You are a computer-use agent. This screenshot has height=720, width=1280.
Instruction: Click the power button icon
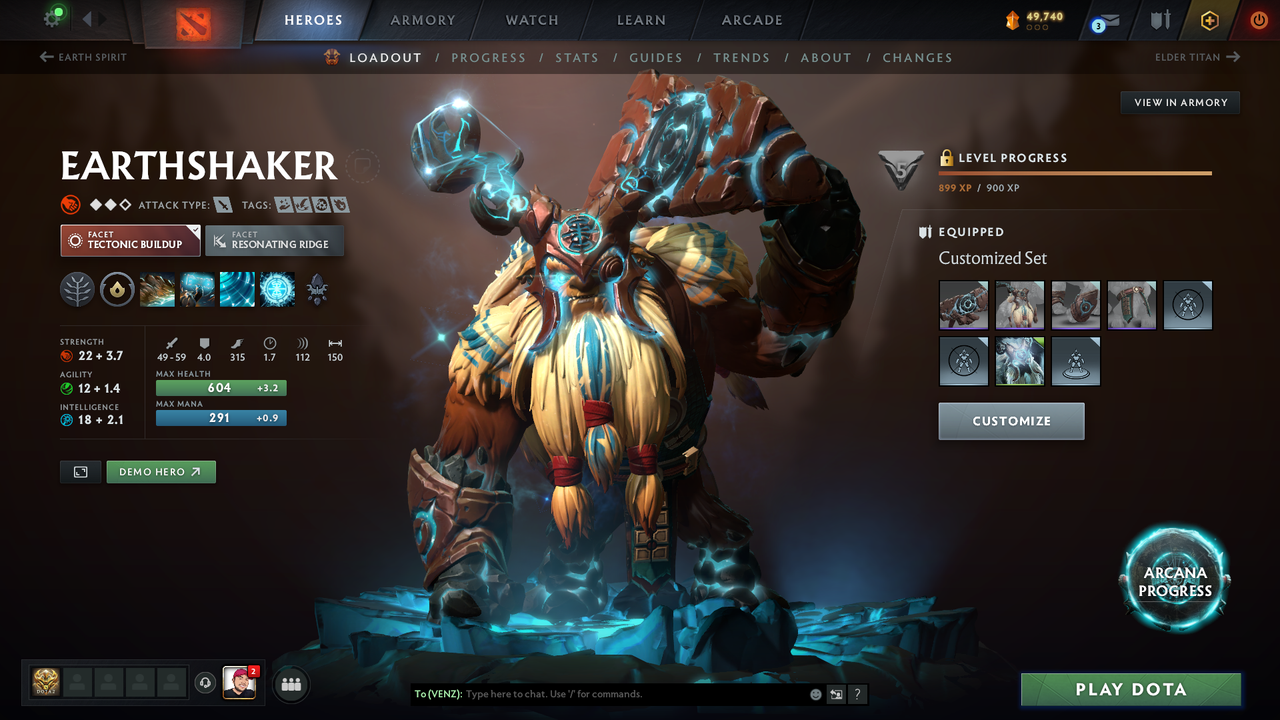[x=1258, y=19]
